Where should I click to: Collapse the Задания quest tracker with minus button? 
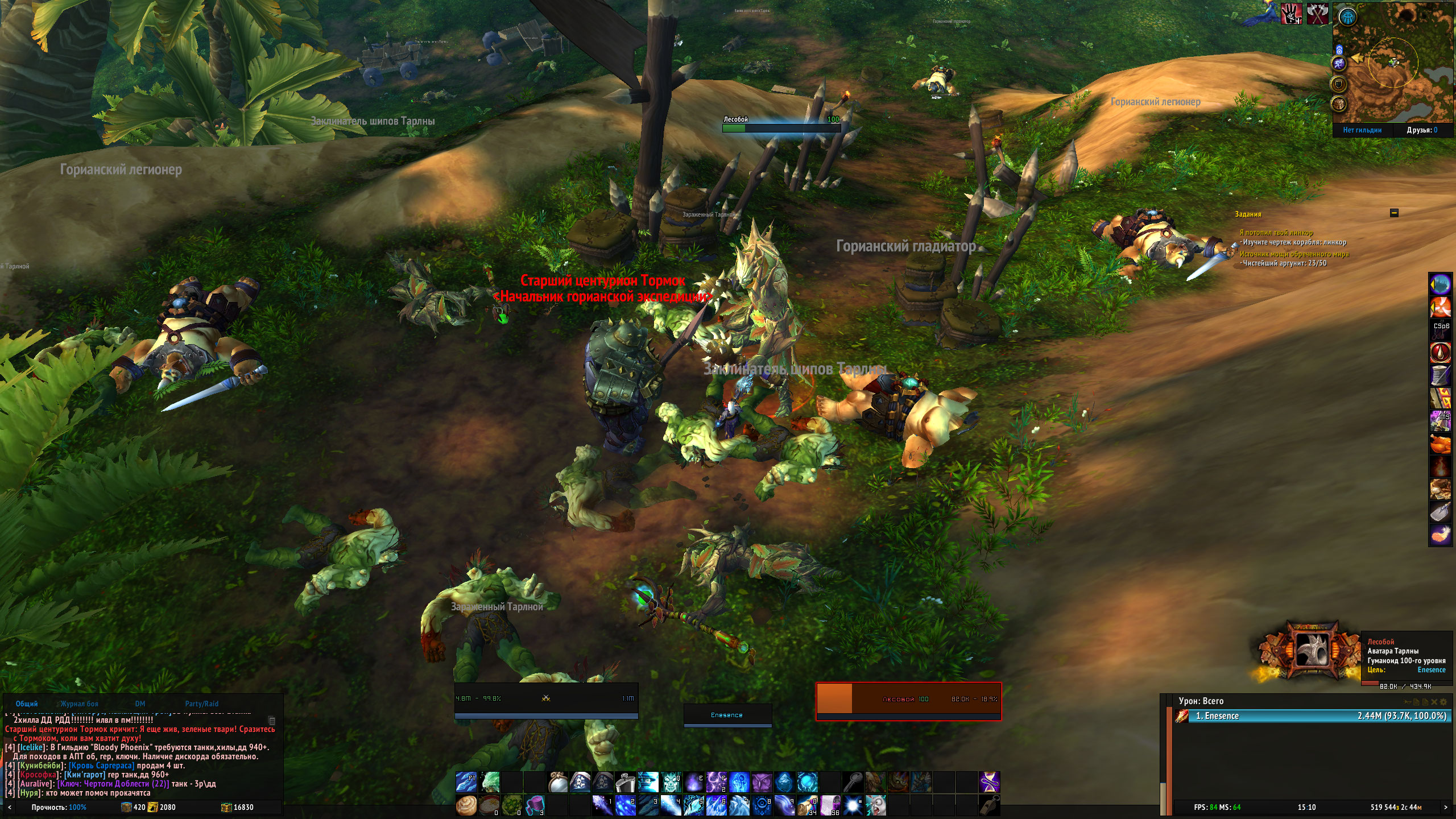1394,213
